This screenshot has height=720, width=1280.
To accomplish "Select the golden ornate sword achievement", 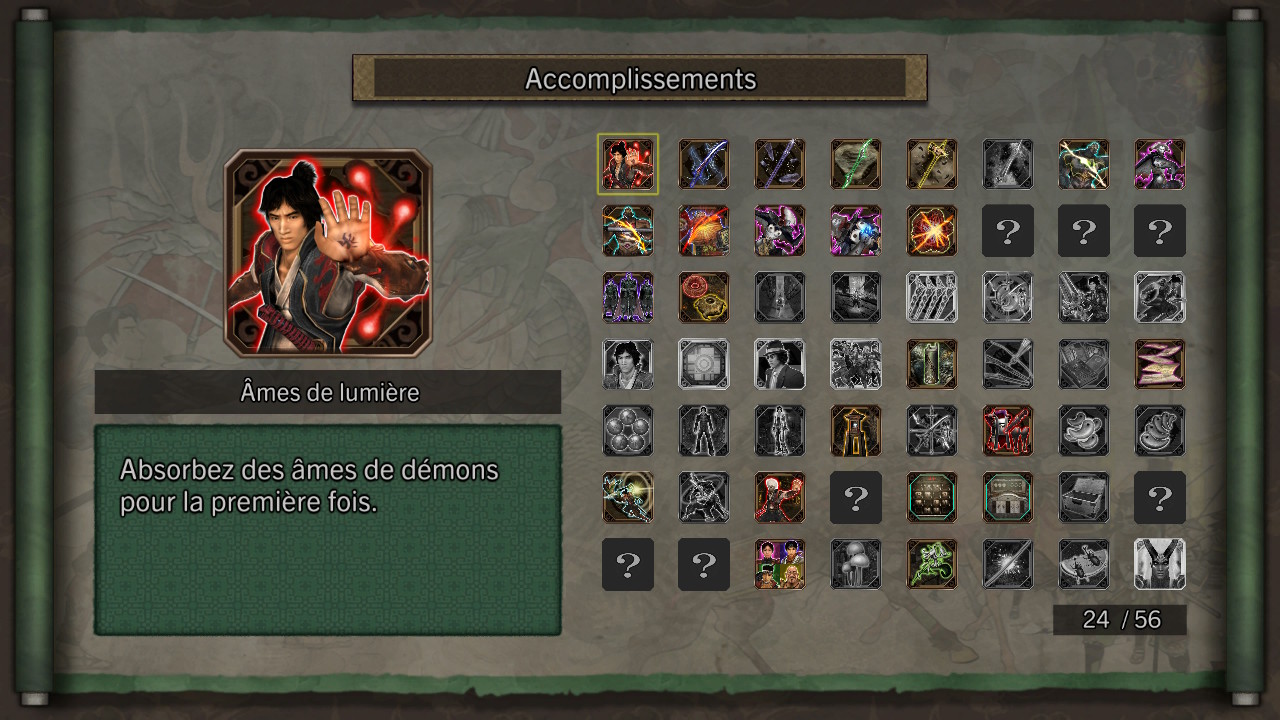I will [x=932, y=164].
